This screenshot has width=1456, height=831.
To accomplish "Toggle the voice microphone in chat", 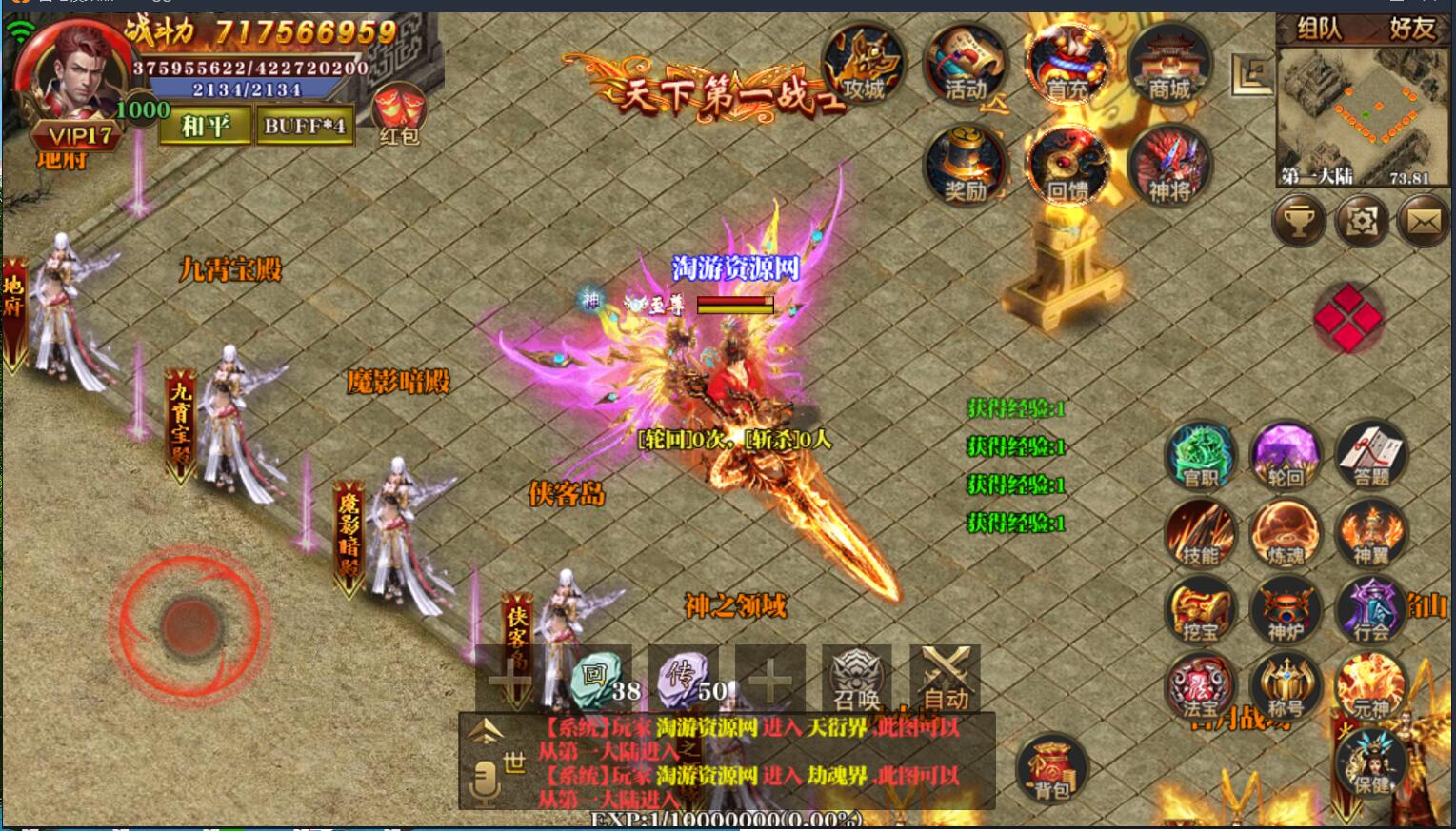I will [x=486, y=781].
